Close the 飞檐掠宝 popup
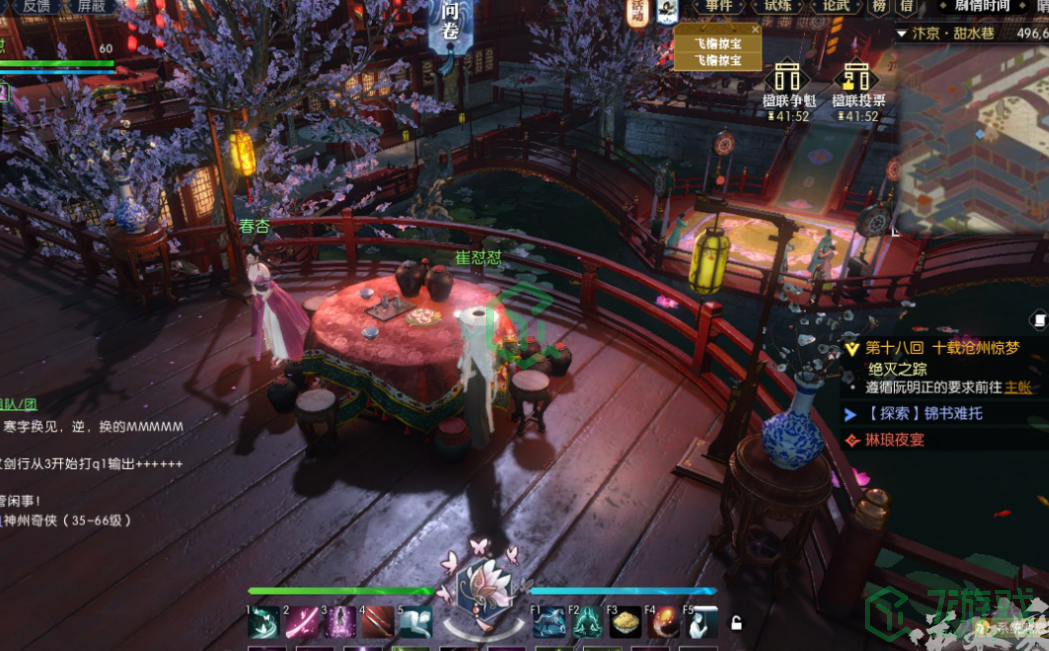The width and height of the screenshot is (1049, 651). click(x=756, y=30)
